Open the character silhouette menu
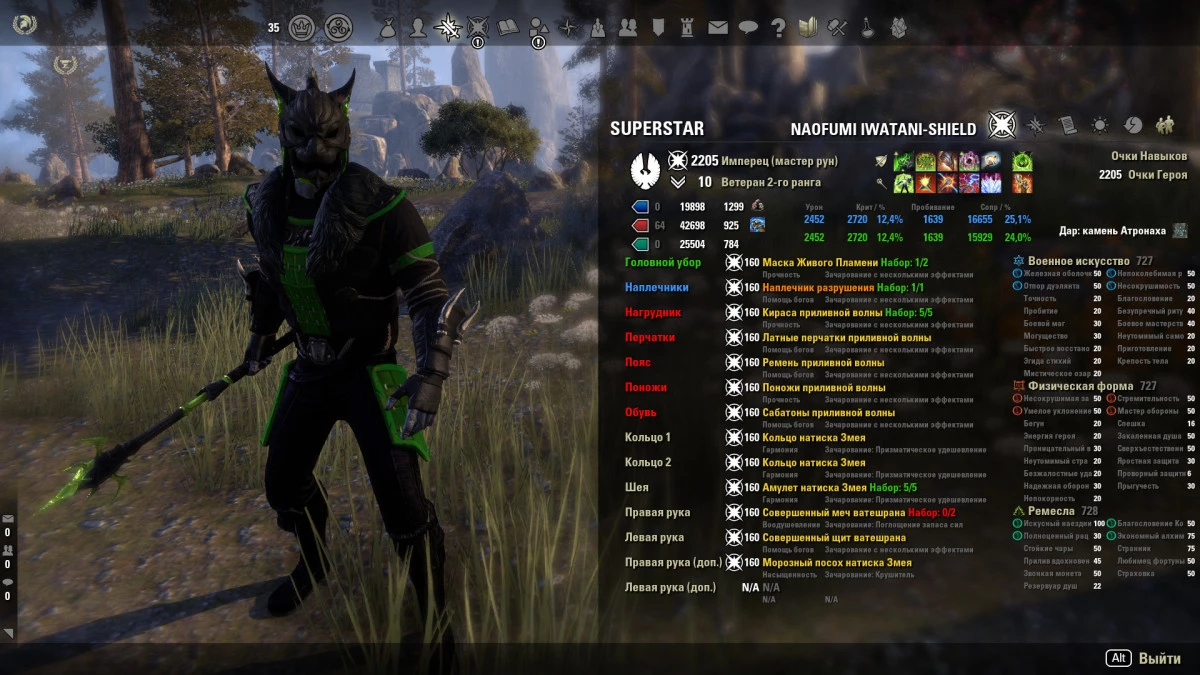Image resolution: width=1200 pixels, height=675 pixels. coord(419,27)
